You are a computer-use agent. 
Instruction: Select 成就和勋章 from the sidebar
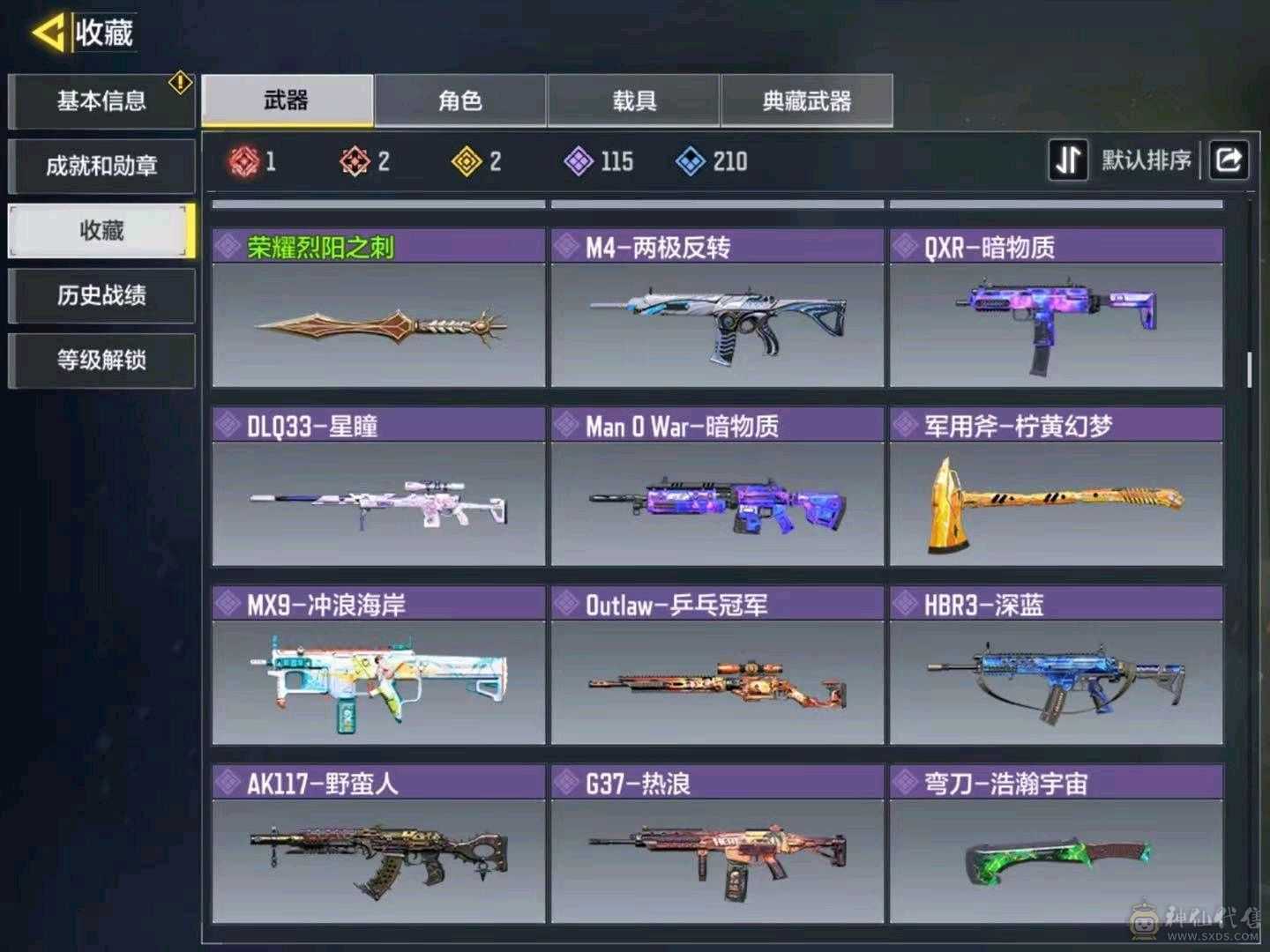(101, 166)
